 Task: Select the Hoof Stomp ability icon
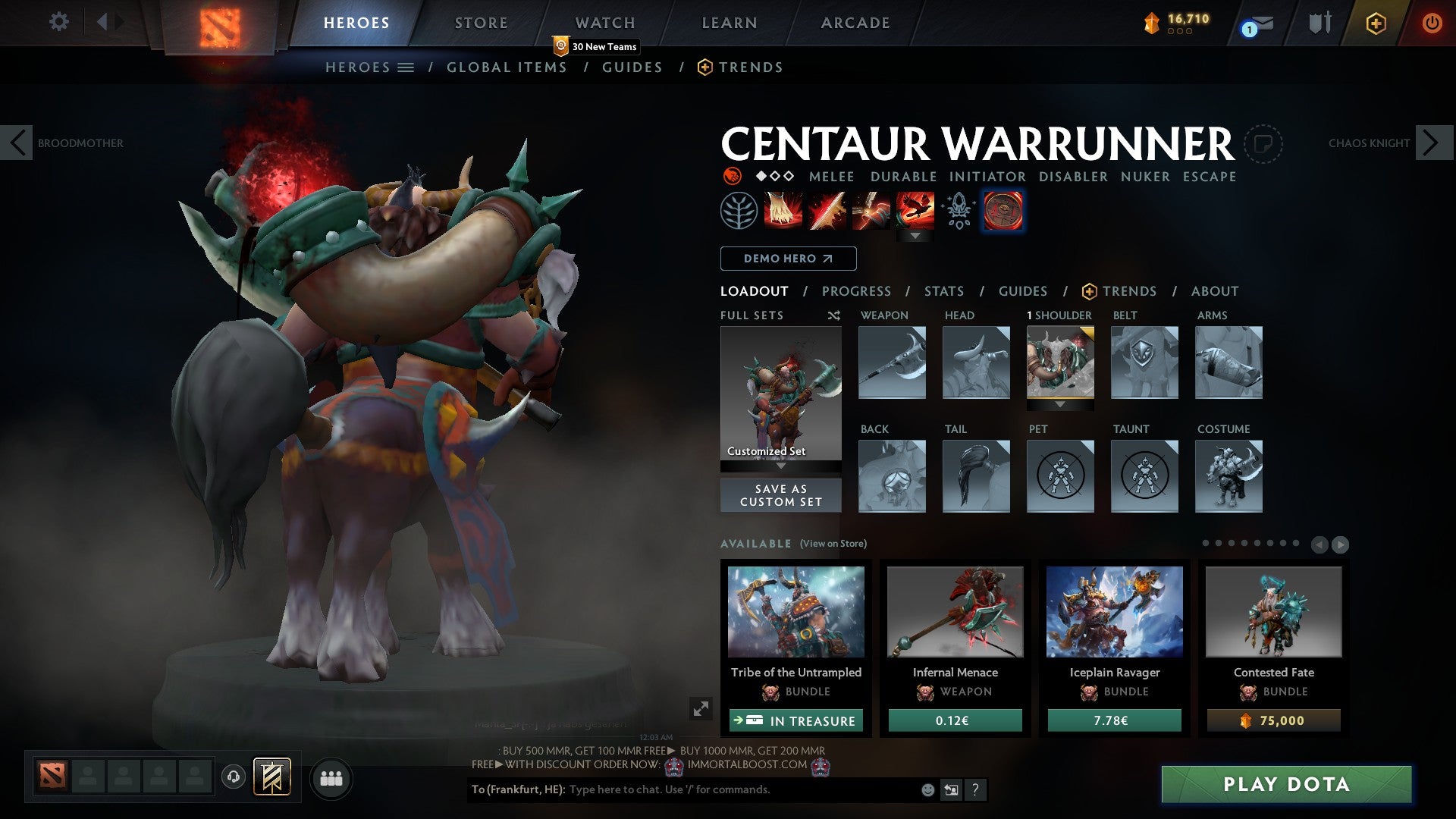(782, 212)
